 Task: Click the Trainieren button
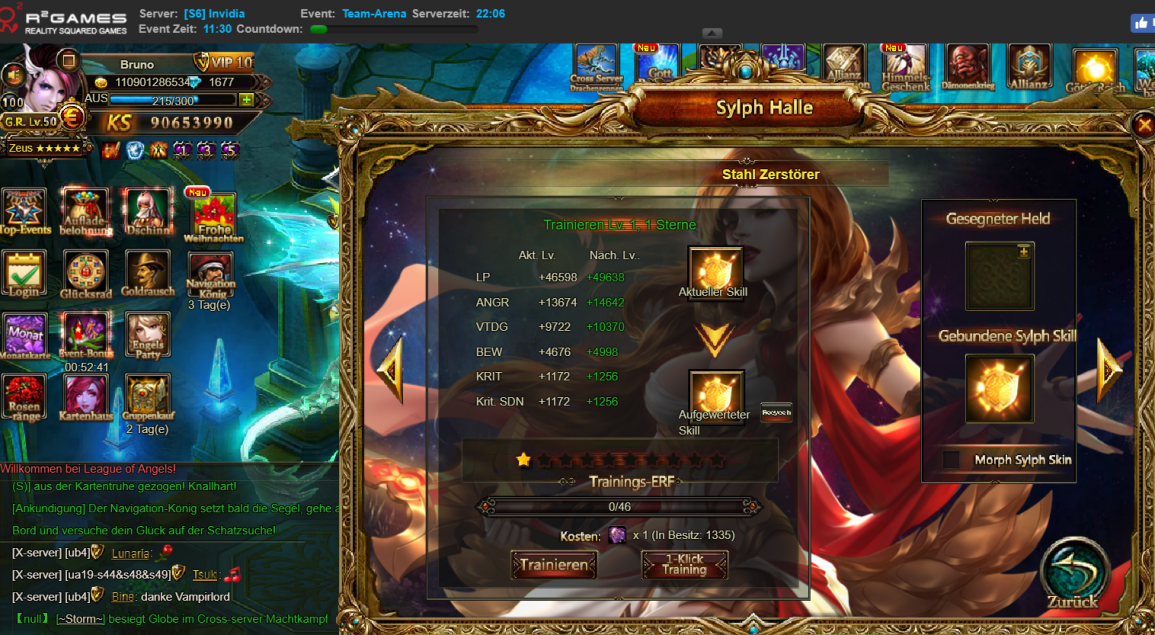(x=554, y=565)
